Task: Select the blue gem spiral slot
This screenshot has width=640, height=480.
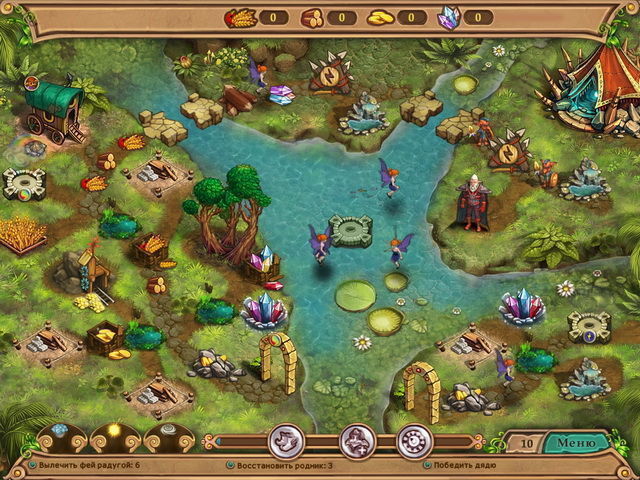Action: click(x=59, y=432)
